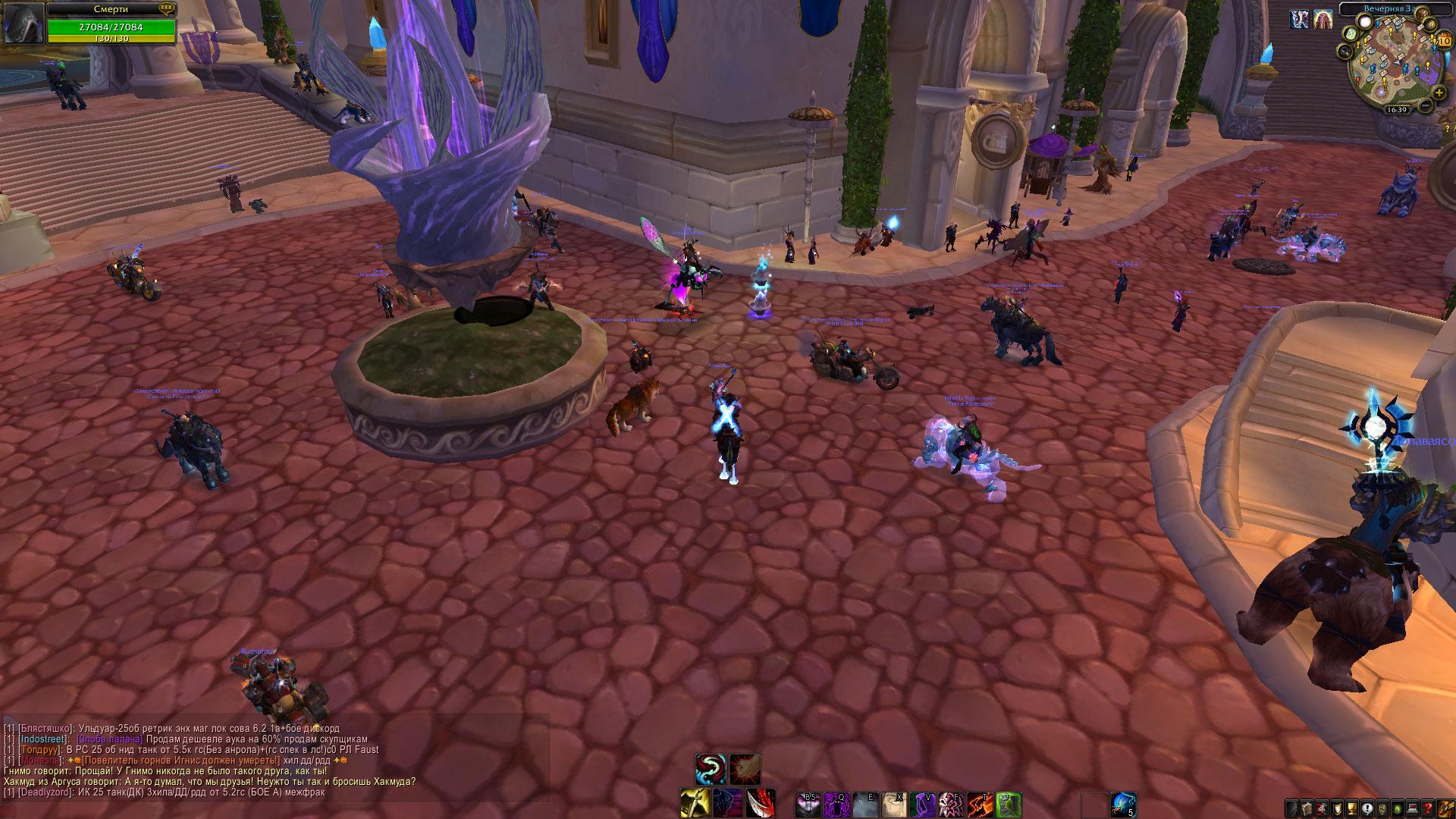Activate the orange lightning ability bound to T
The height and width of the screenshot is (819, 1456).
coord(981,804)
